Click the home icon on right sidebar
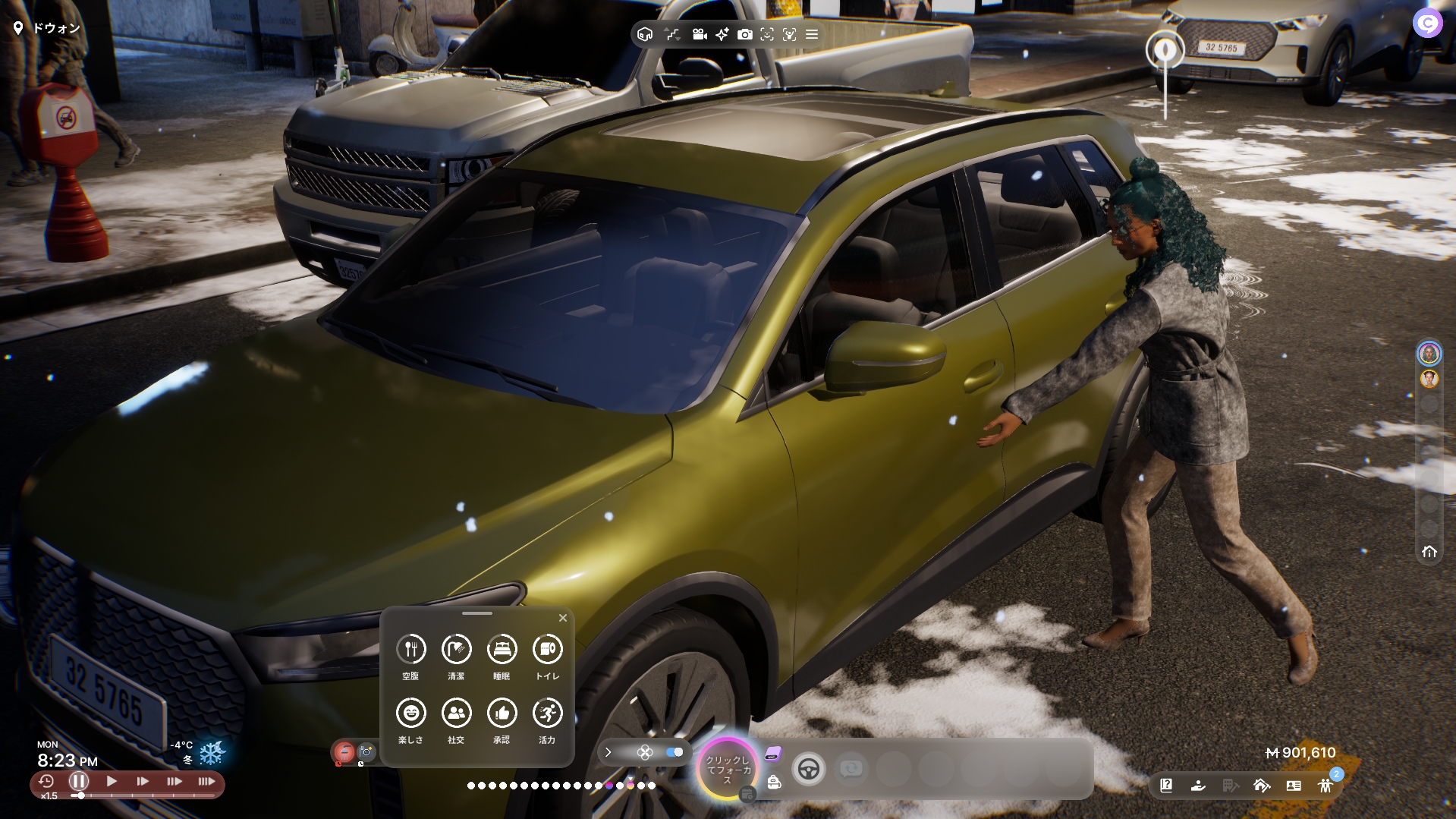Viewport: 1456px width, 819px height. tap(1429, 552)
